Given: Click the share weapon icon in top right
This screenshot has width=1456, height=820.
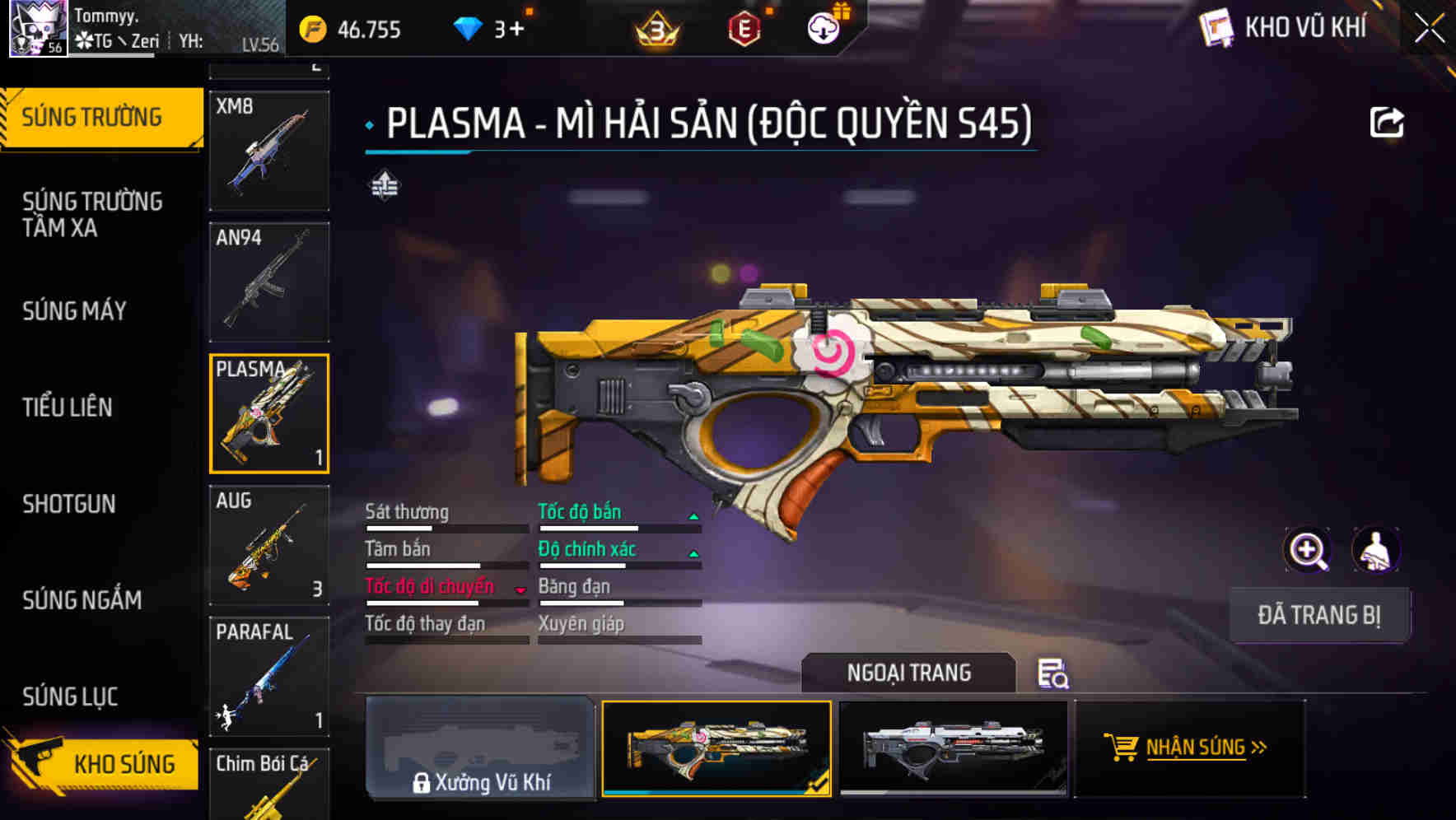Looking at the screenshot, I should click(x=1387, y=121).
